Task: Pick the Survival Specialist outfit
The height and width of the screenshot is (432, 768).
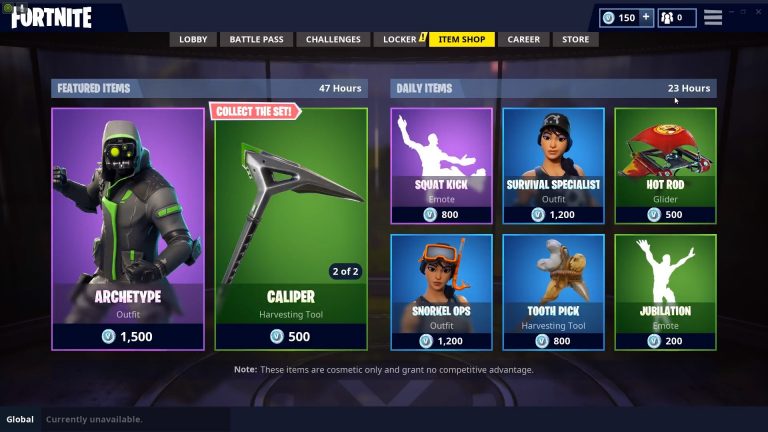Action: (553, 164)
